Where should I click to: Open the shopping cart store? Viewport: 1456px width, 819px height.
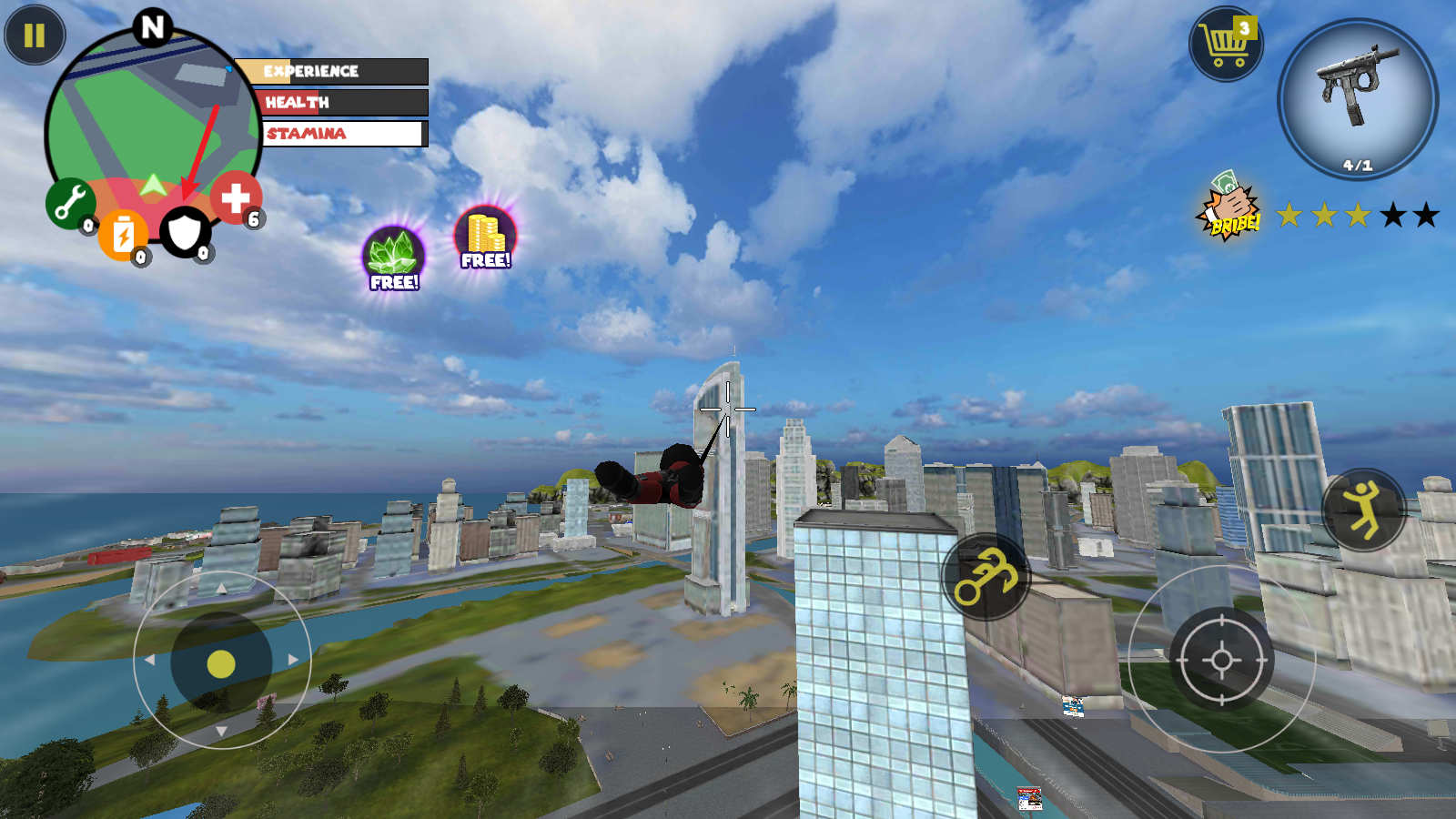tap(1225, 44)
